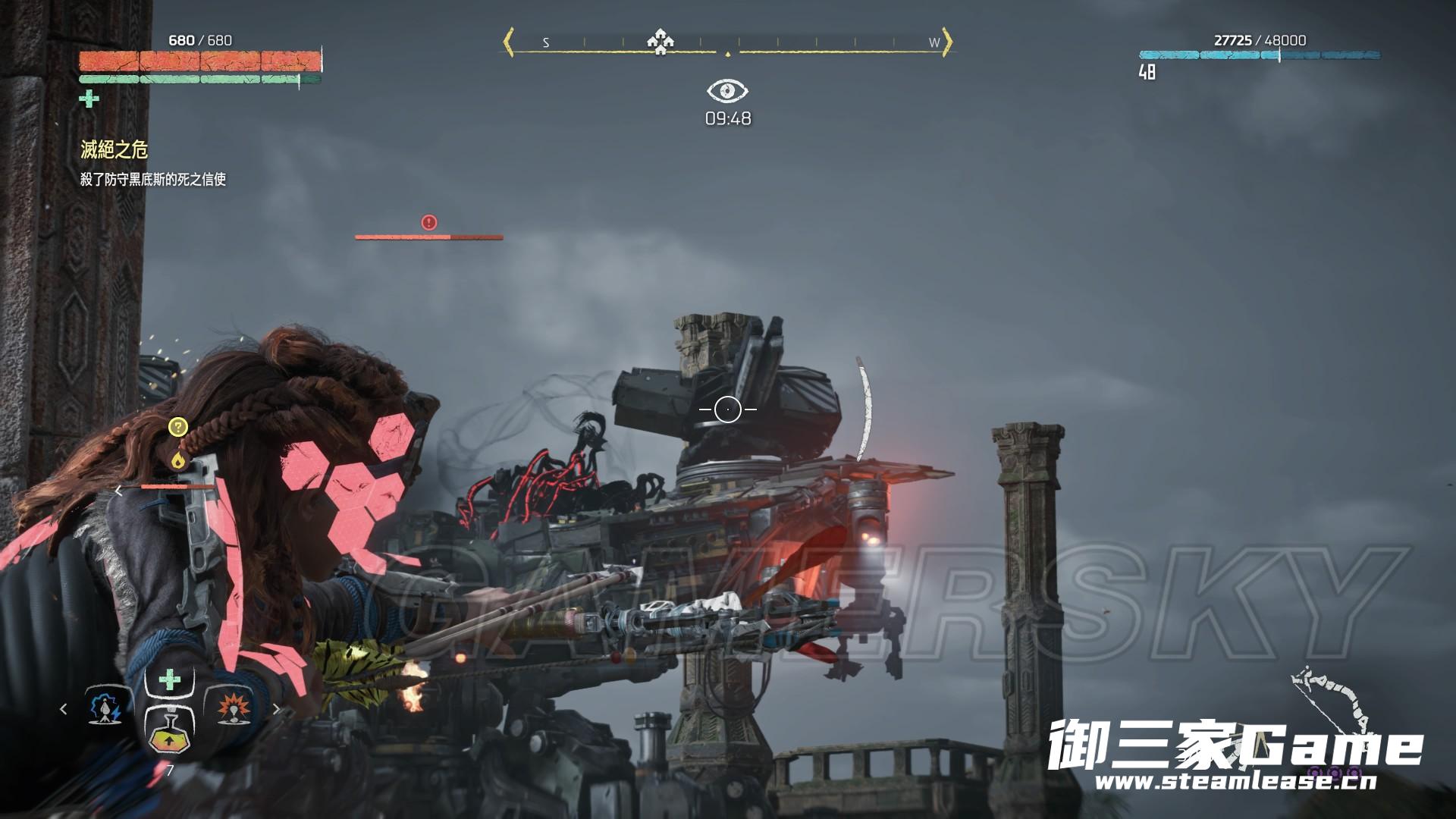Cycle the tool wheel to the left

[64, 709]
